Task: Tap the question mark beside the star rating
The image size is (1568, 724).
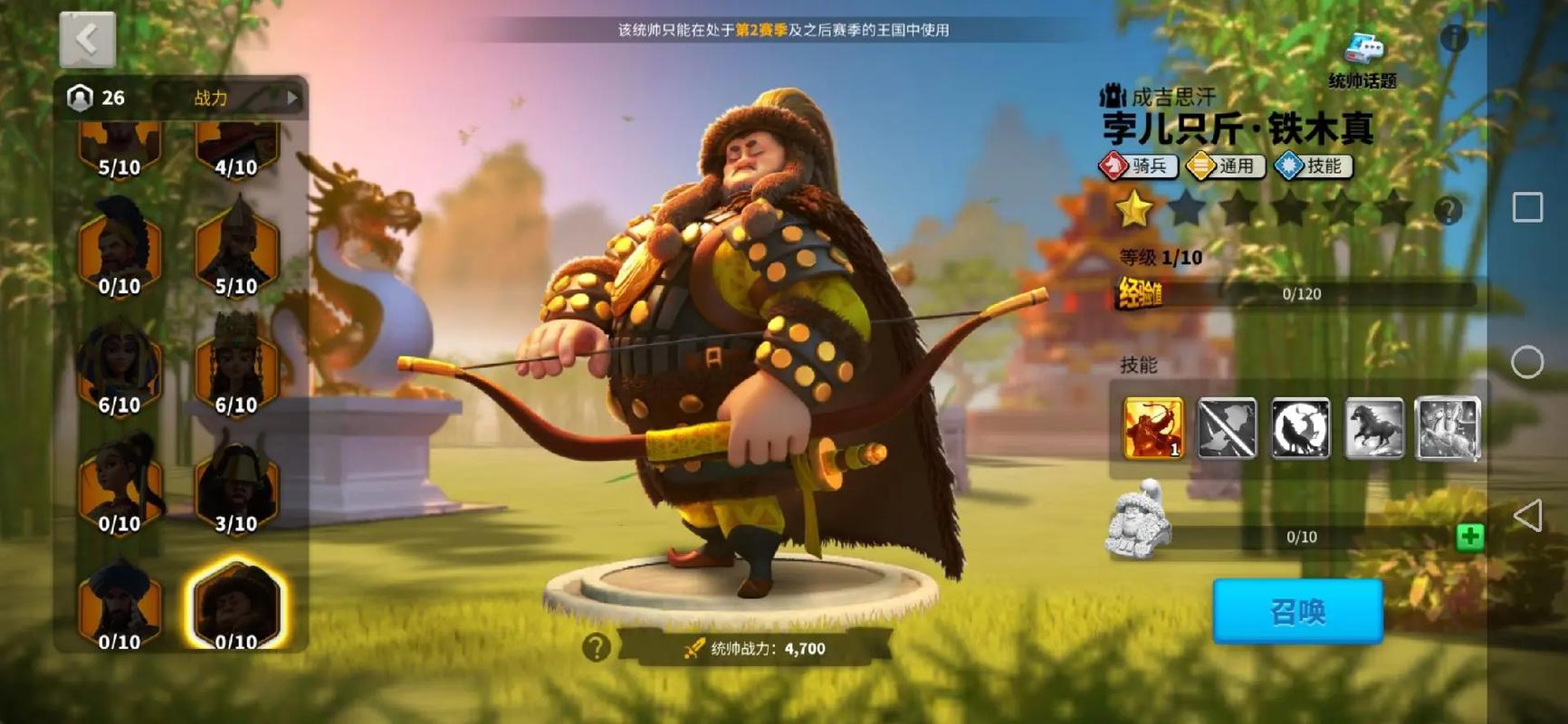Action: [1450, 209]
